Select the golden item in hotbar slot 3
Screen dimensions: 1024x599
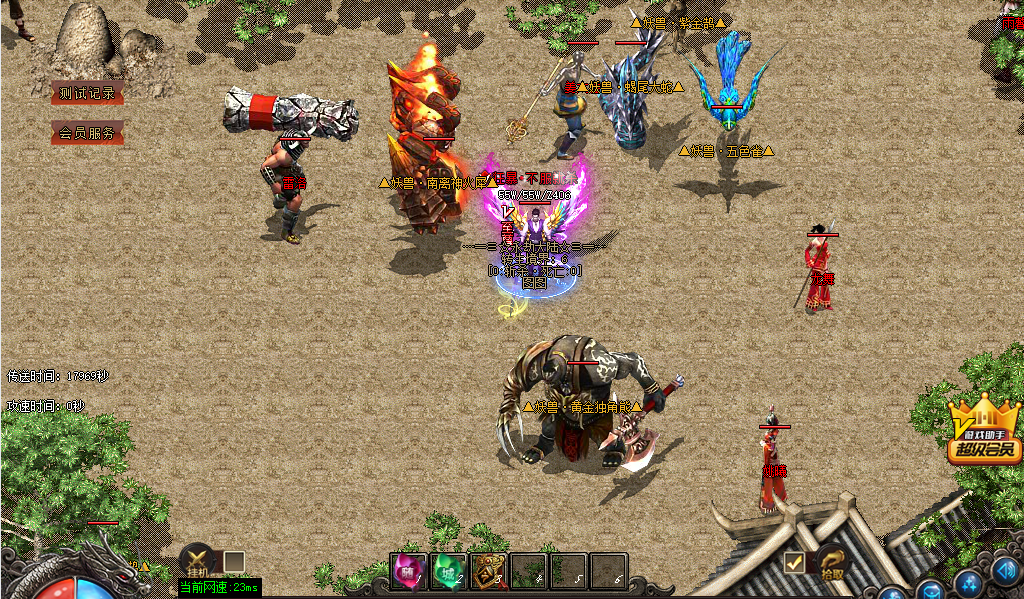[488, 571]
